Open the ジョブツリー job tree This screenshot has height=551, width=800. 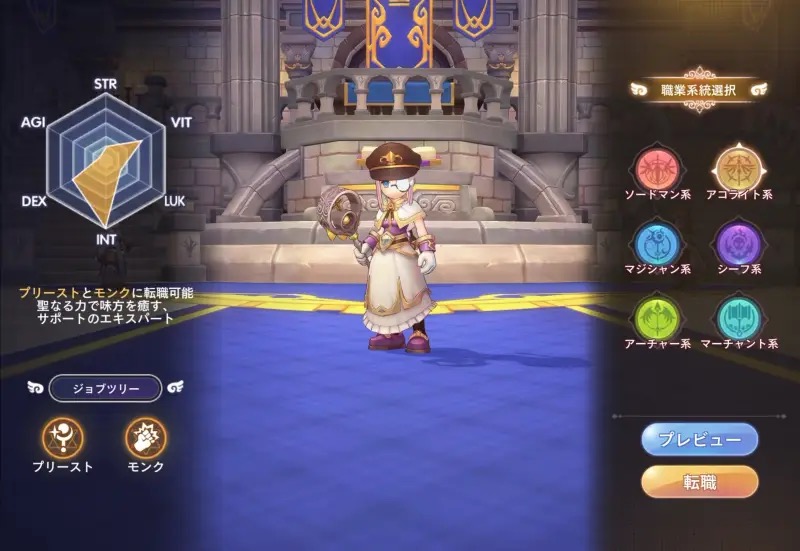(105, 387)
